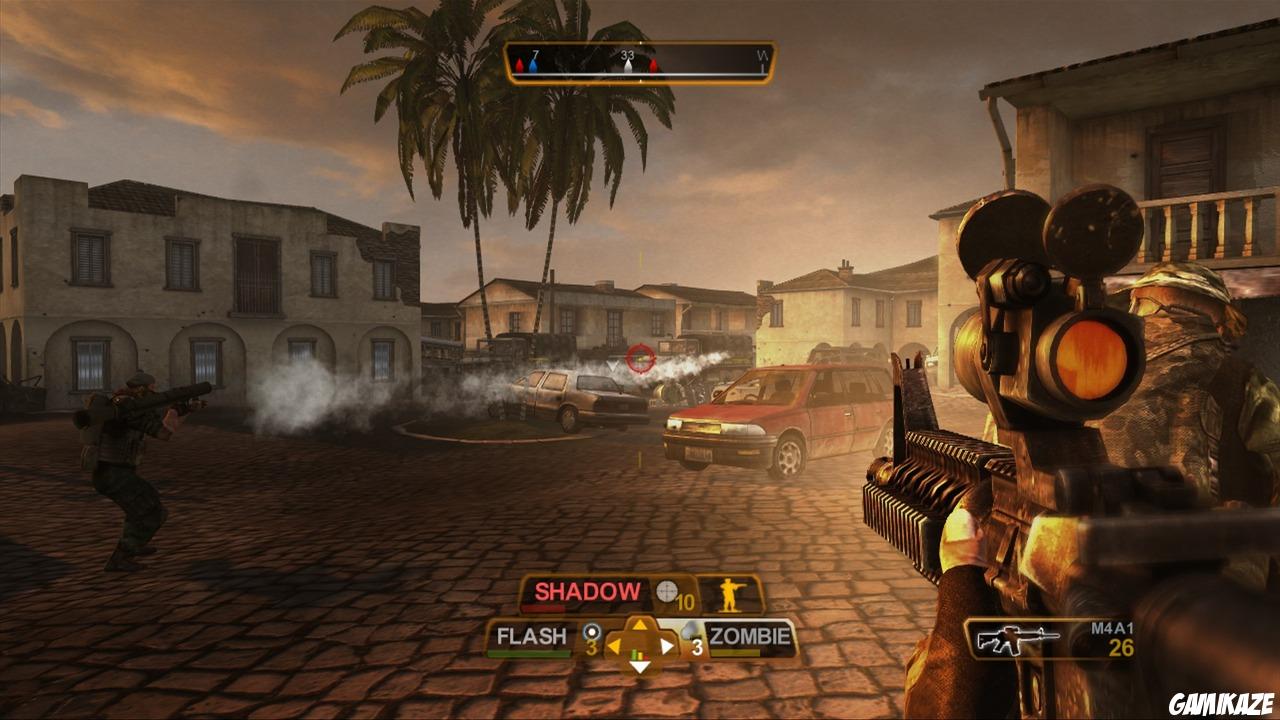Select squad member ZOMBIE's name panel
Viewport: 1280px width, 720px height.
click(x=750, y=636)
